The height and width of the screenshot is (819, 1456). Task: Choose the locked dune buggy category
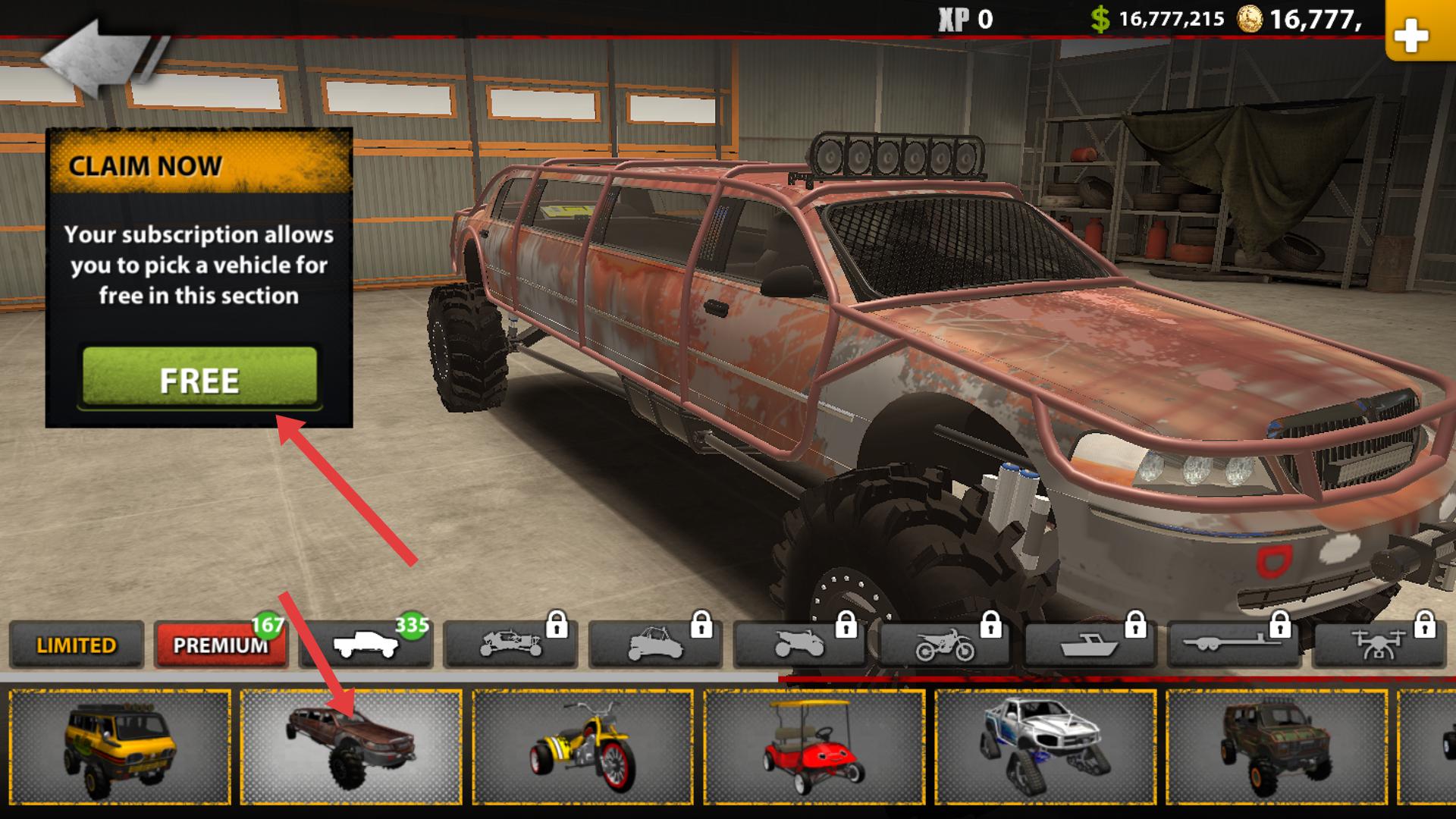pos(510,645)
